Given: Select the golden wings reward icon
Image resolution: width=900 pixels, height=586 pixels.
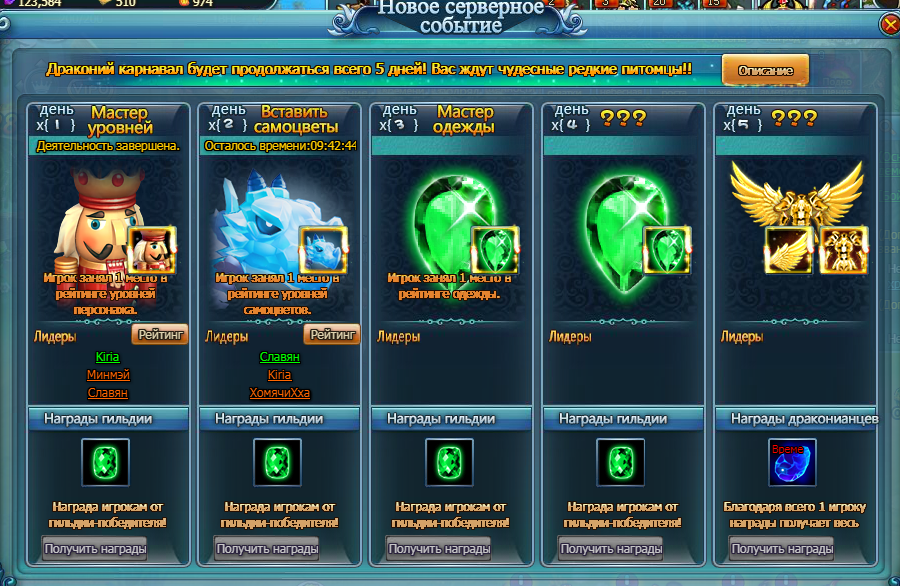Looking at the screenshot, I should [x=789, y=250].
